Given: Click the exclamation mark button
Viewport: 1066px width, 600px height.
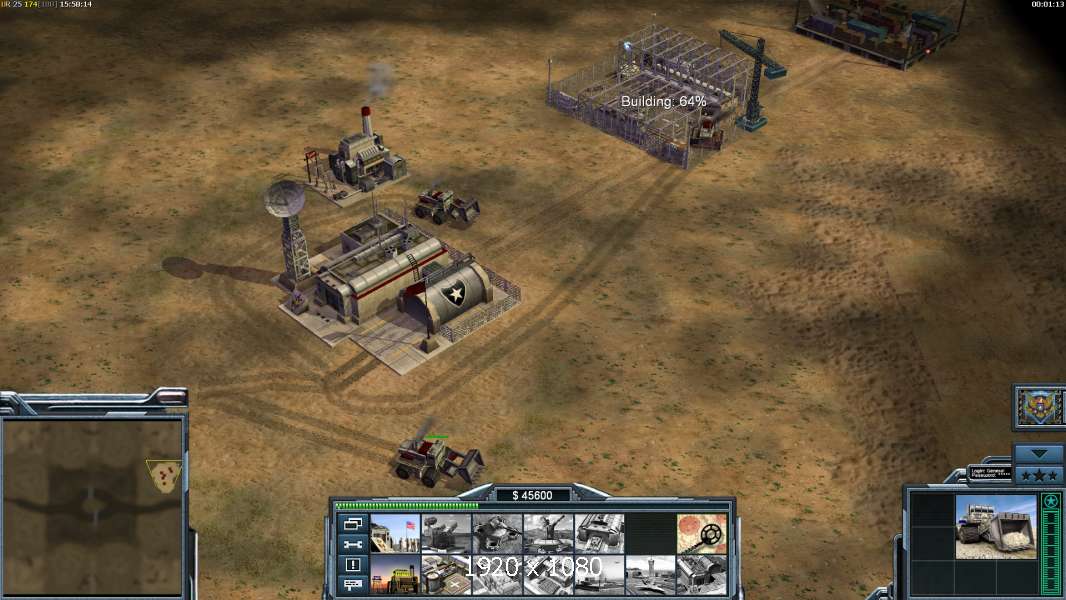Looking at the screenshot, I should [x=353, y=565].
